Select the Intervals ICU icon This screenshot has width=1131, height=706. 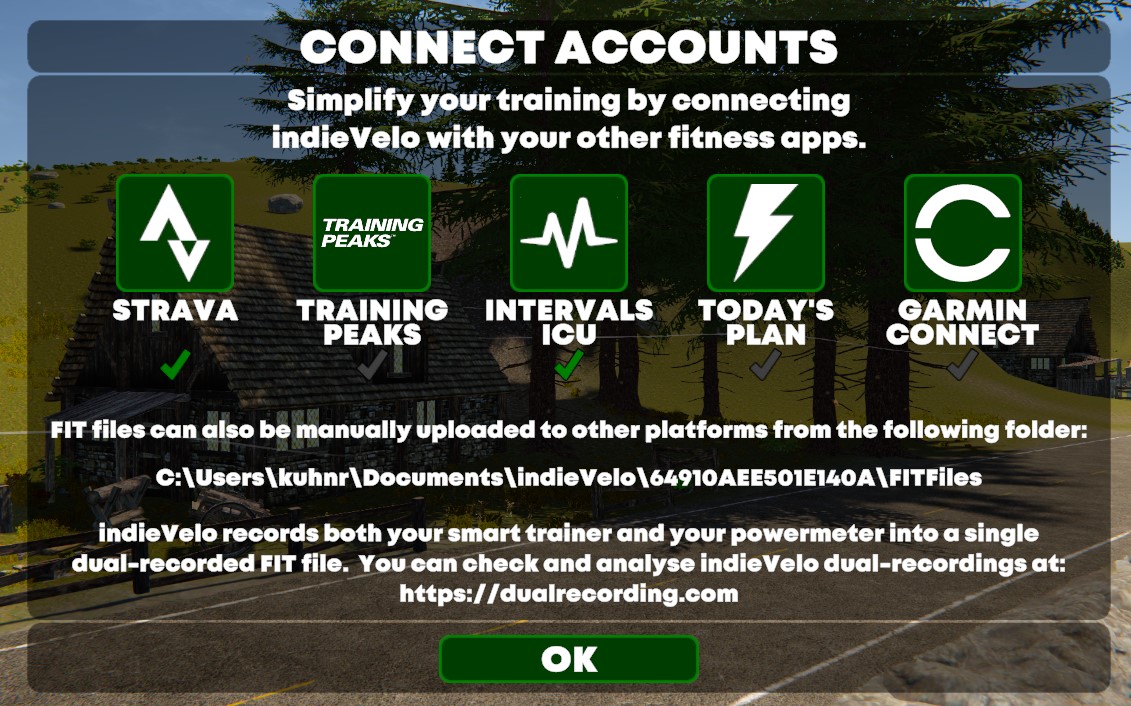[x=569, y=233]
